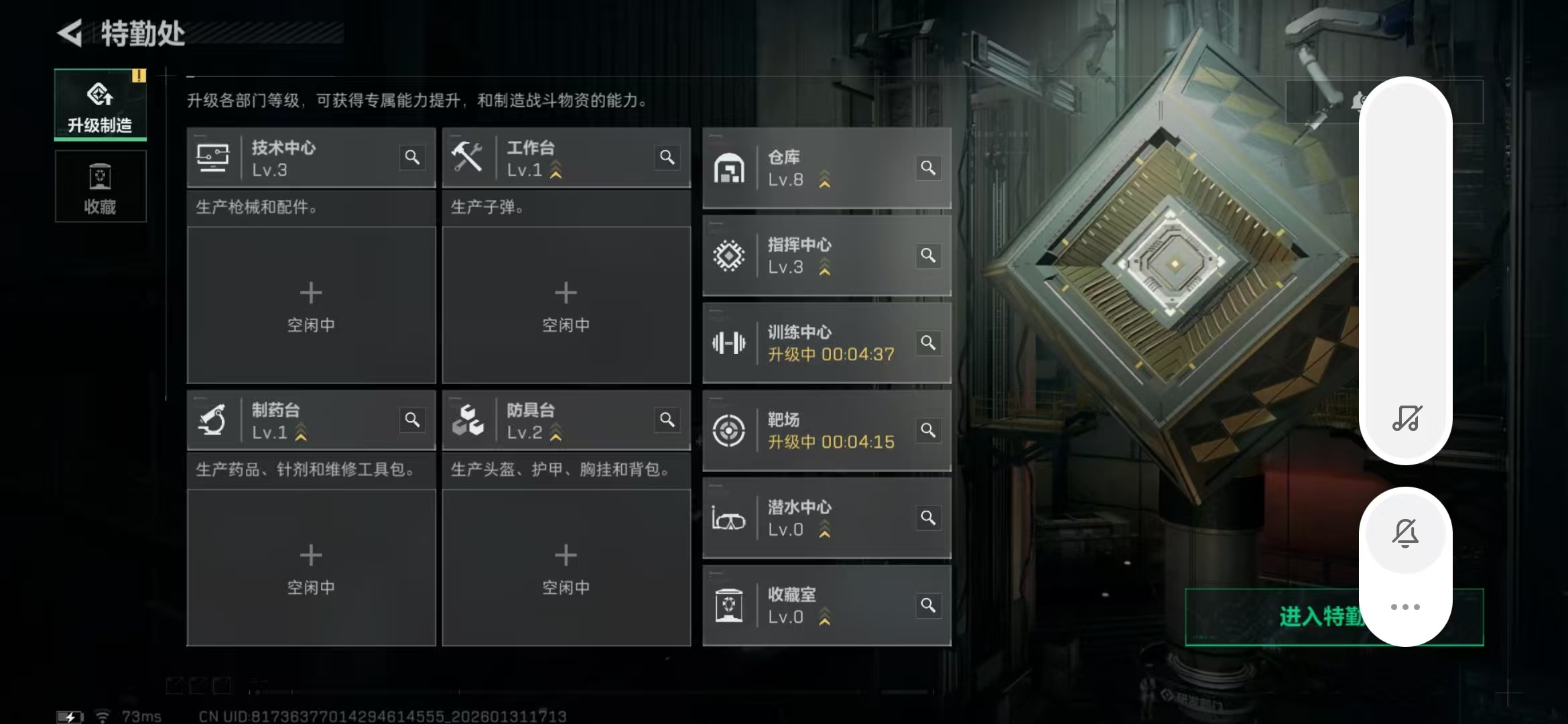Toggle the top-right alert bell
Viewport: 1568px width, 724px height.
click(1359, 101)
